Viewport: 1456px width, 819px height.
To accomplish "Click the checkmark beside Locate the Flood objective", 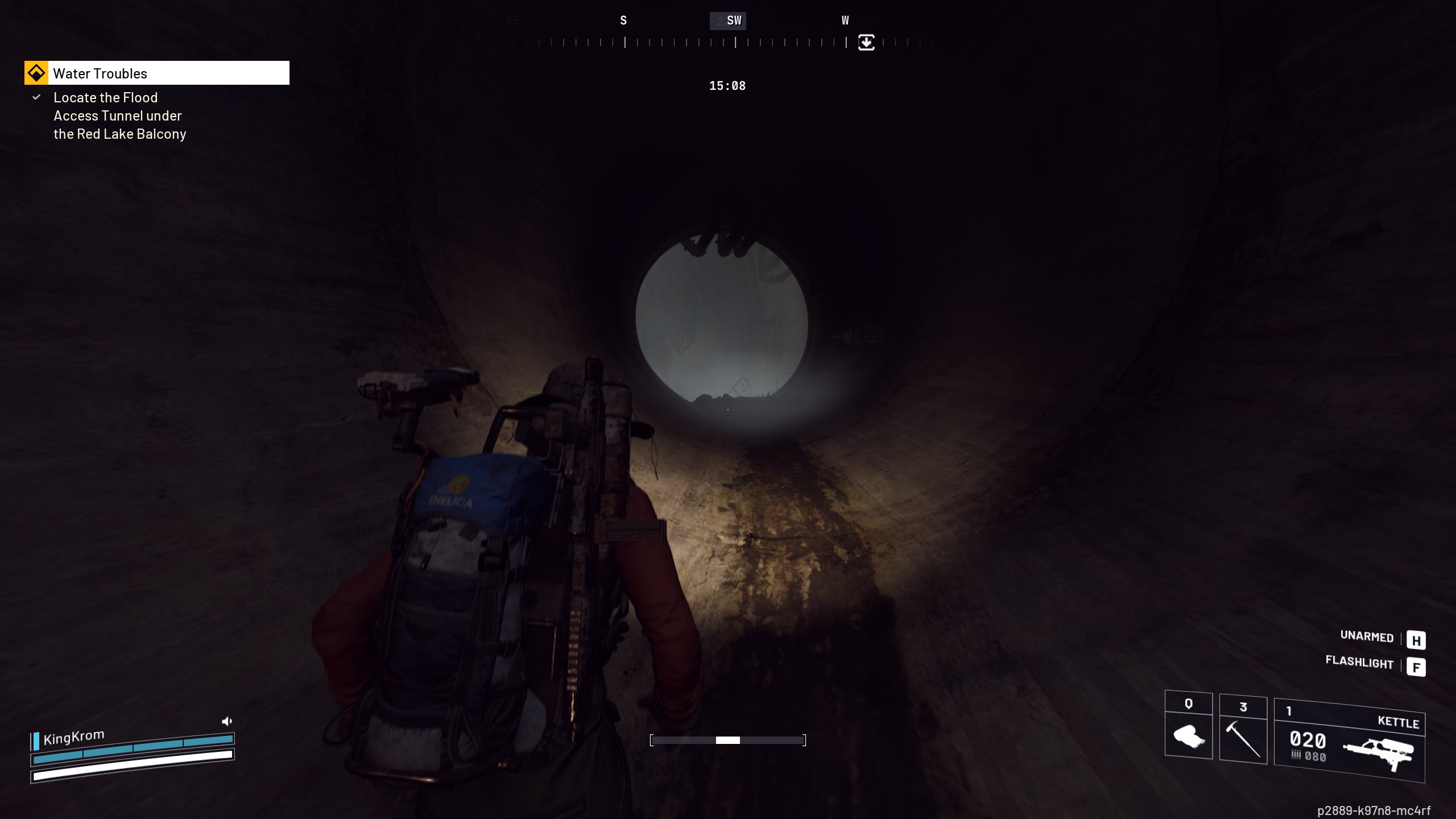I will [x=36, y=97].
